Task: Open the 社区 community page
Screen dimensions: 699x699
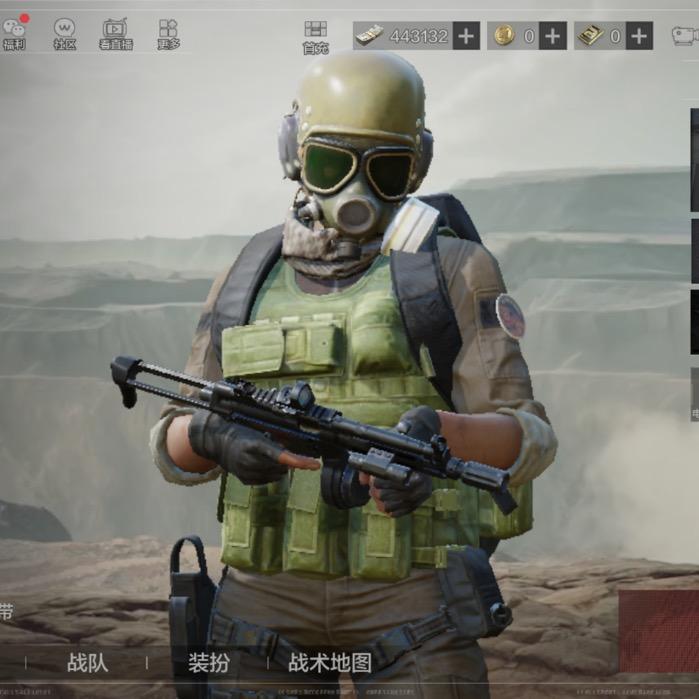Action: click(x=64, y=32)
